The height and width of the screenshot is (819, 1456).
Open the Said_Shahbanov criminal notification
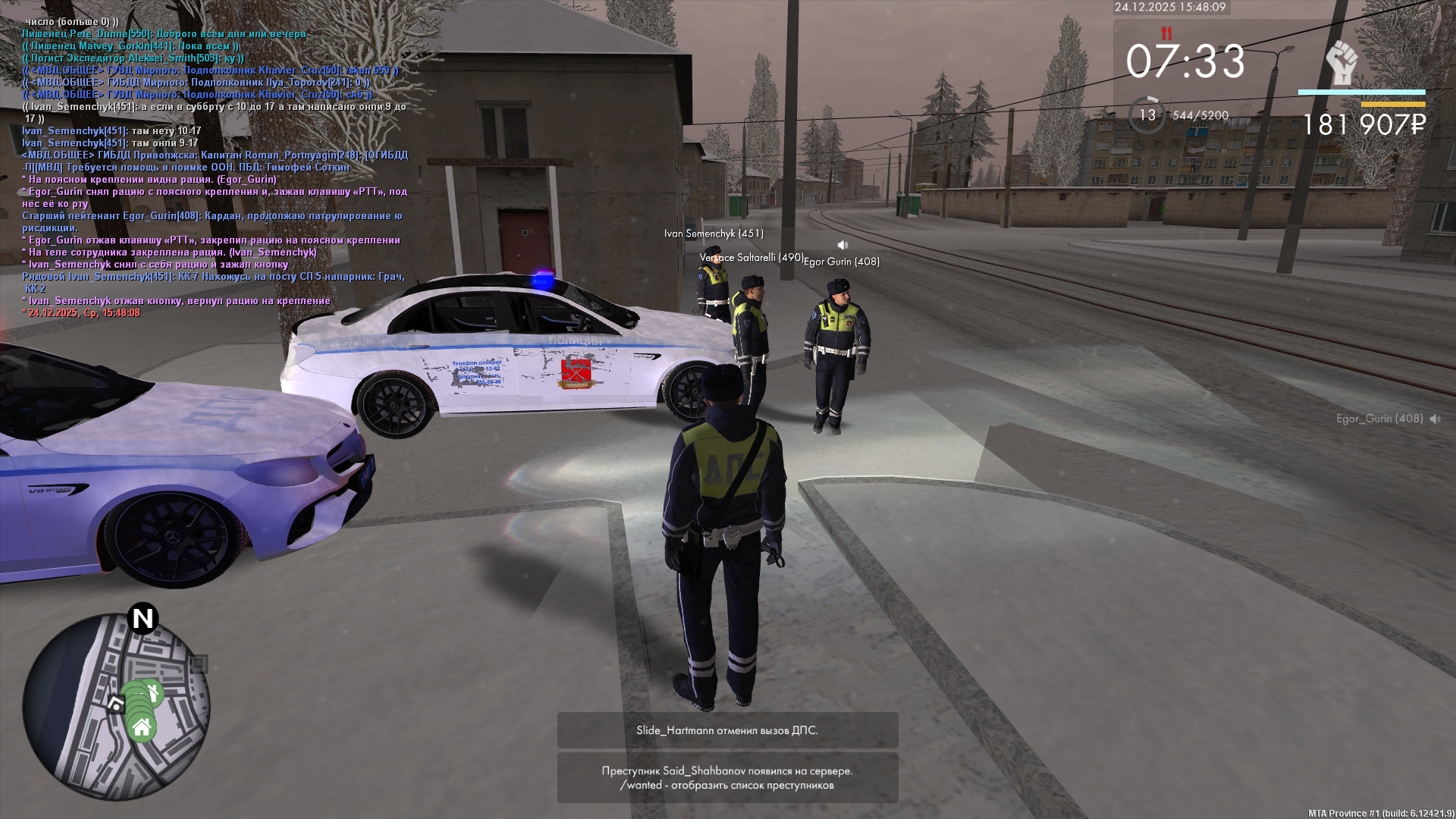tap(727, 777)
